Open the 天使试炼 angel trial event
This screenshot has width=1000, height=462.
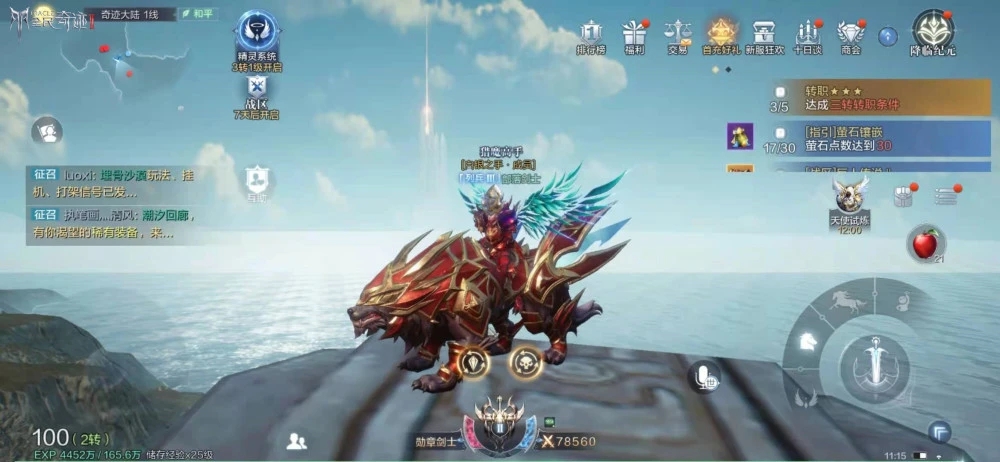pos(850,198)
